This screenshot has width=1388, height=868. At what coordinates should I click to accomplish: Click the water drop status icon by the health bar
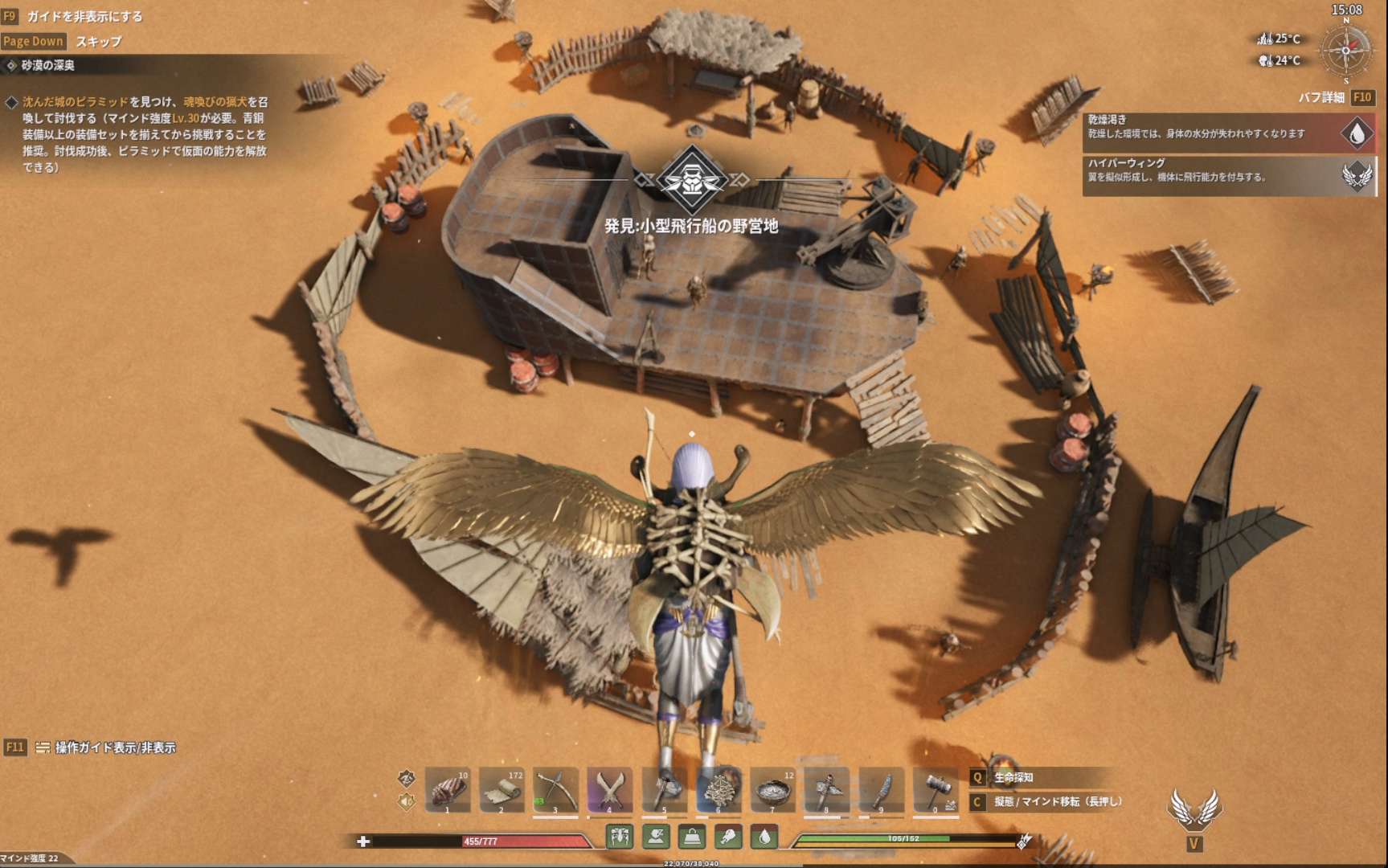[764, 837]
